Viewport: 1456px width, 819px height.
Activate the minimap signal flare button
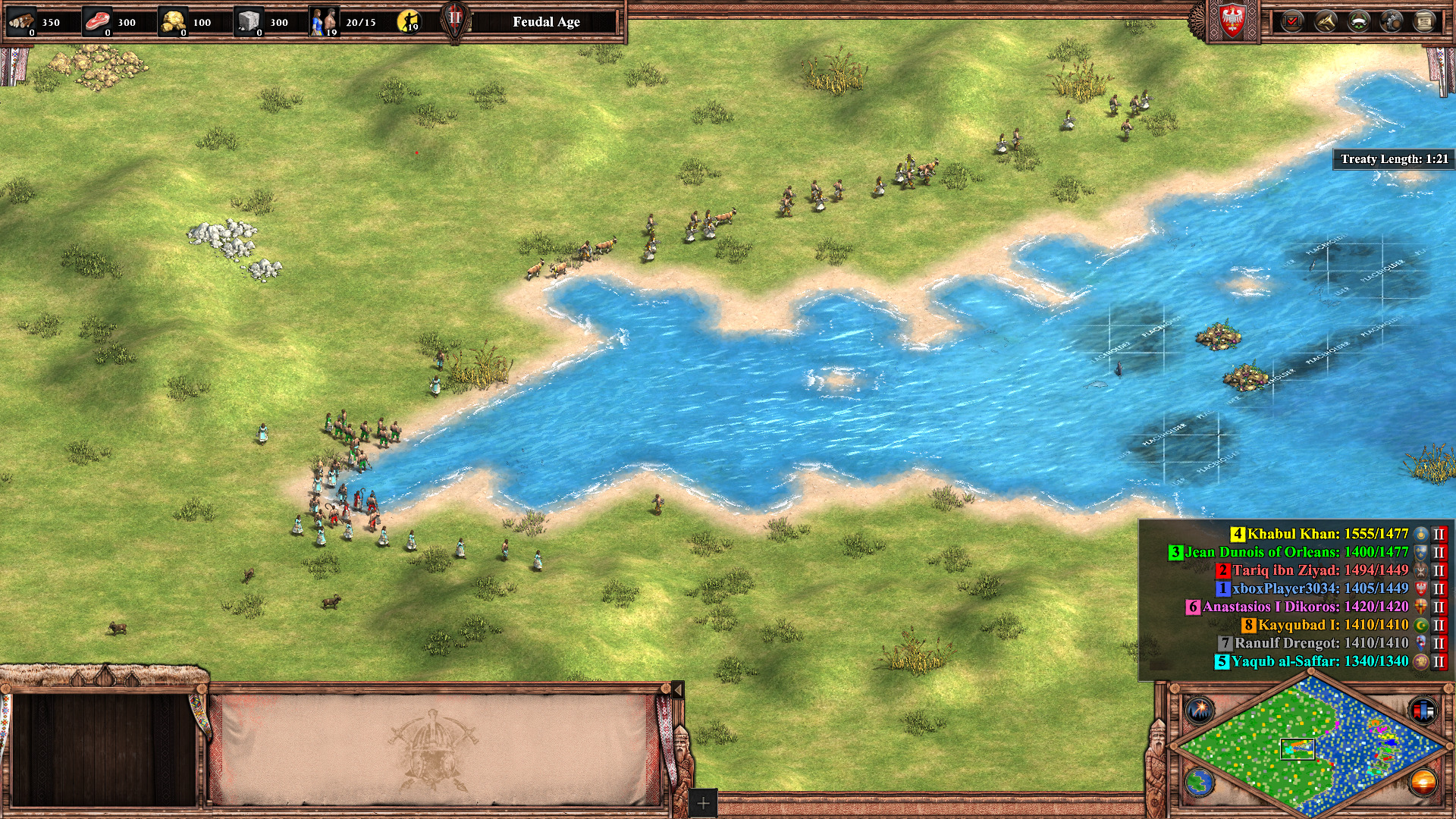pos(1200,711)
